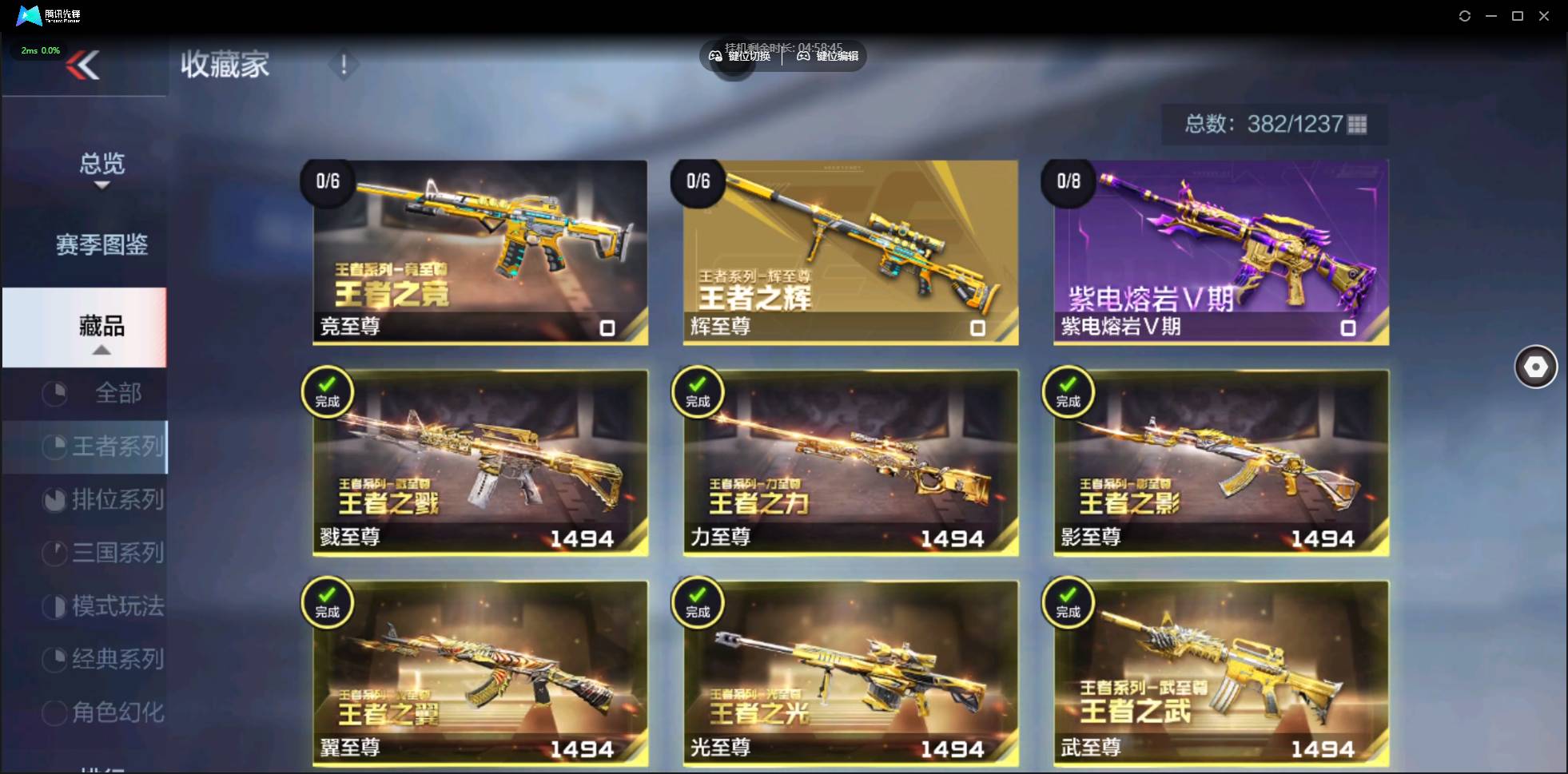Check the collection box on 竞至尊 card

click(606, 327)
